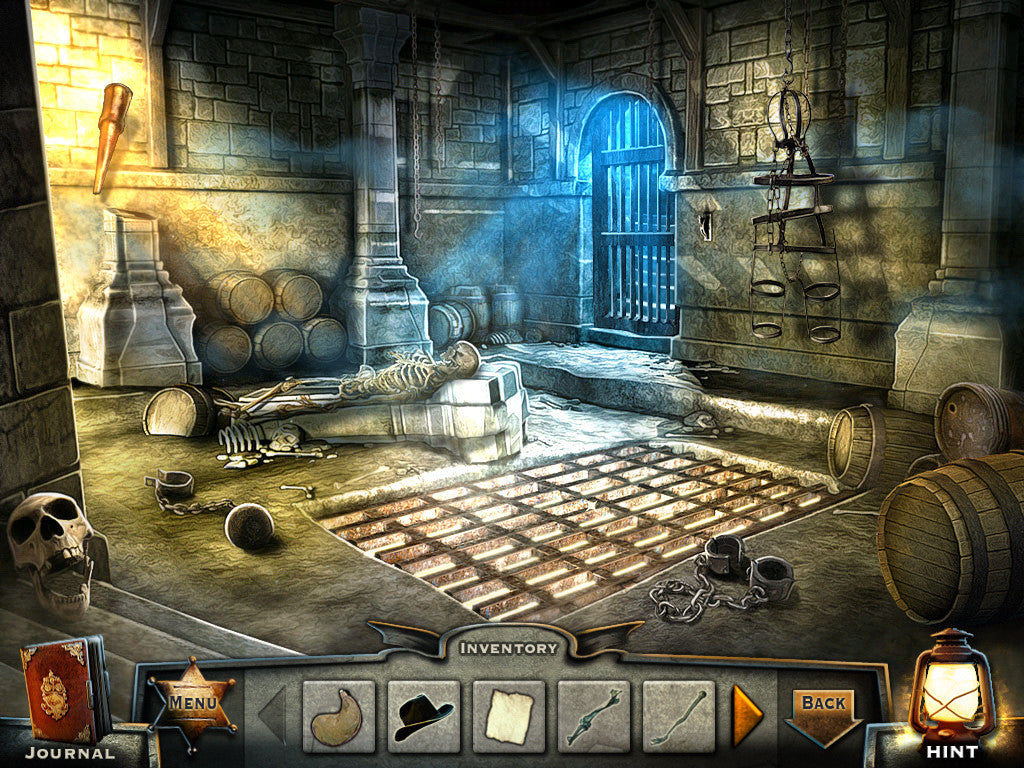Pick the green twisted tool inventory slot
Screen dimensions: 1024x768
tap(594, 716)
